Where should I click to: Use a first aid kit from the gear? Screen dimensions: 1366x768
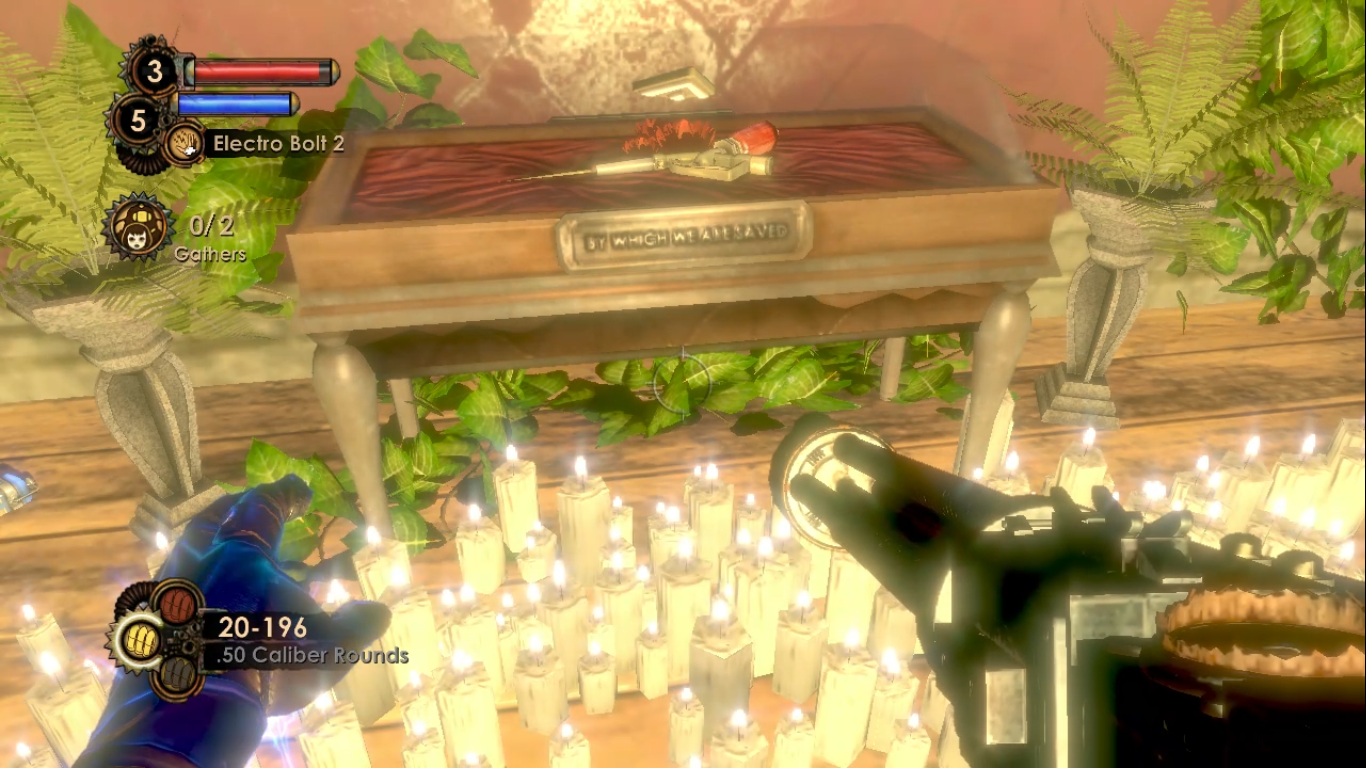pyautogui.click(x=155, y=70)
